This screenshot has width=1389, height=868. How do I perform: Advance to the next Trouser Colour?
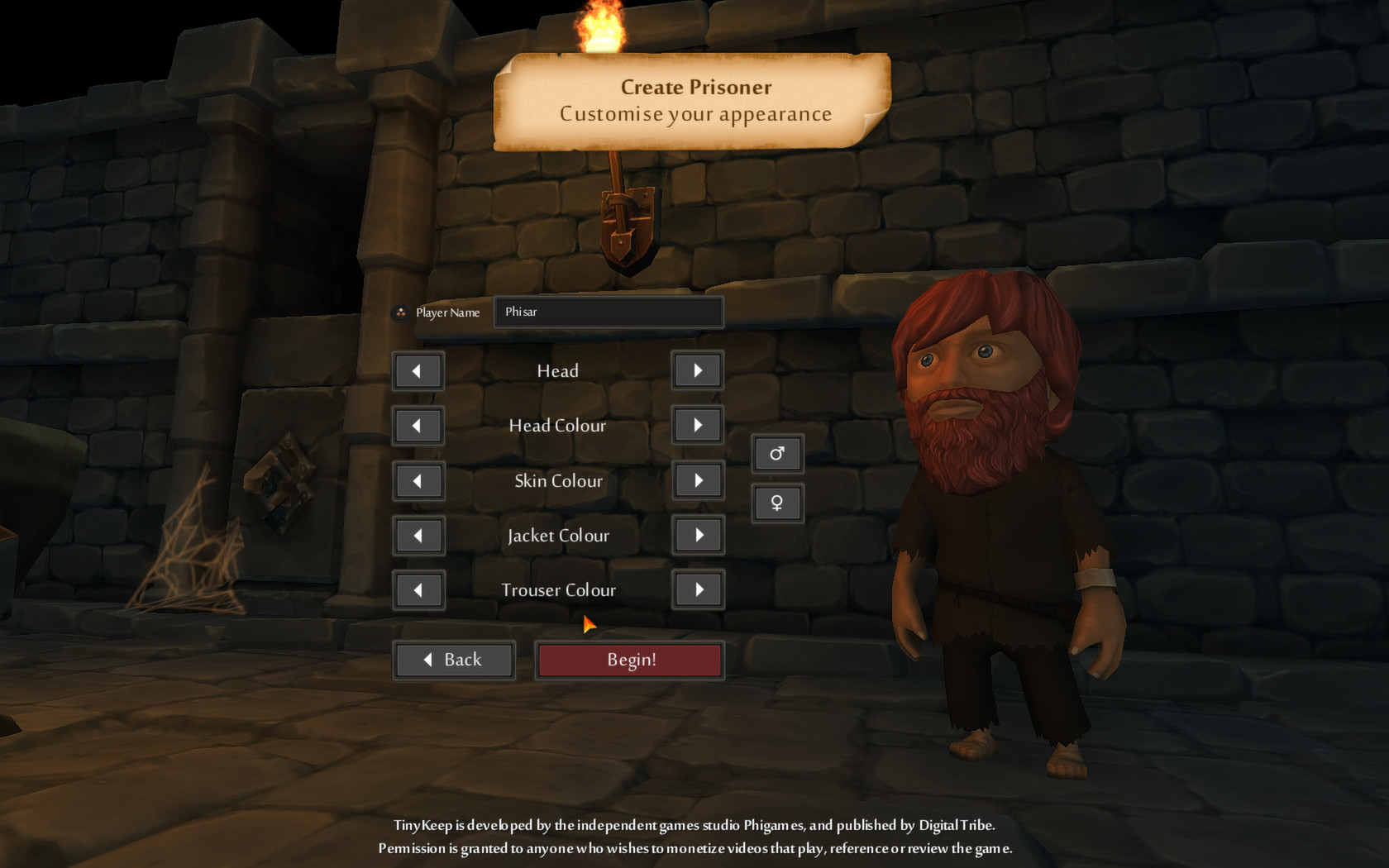point(697,589)
